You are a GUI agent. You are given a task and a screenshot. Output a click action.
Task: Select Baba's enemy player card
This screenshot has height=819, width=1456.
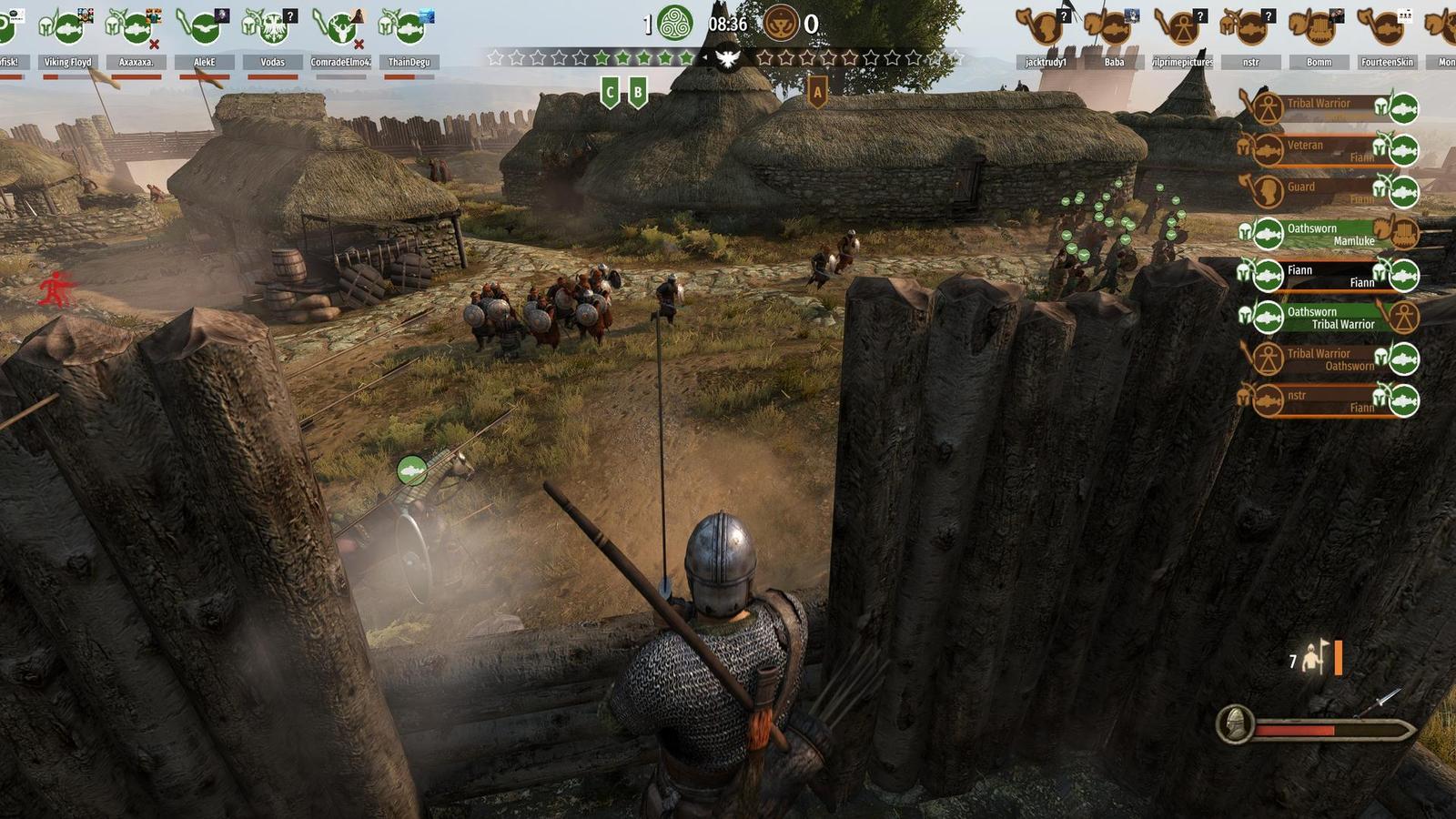pos(1114,38)
